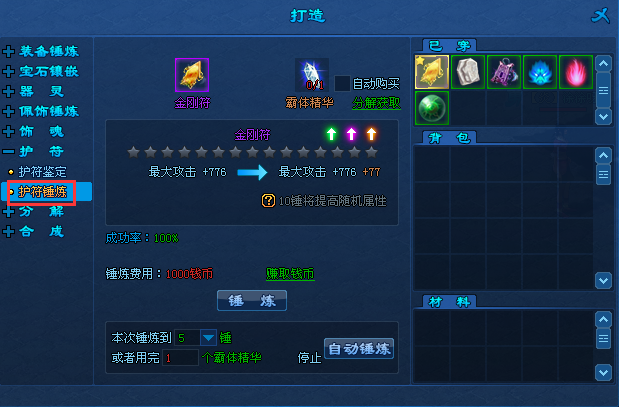Screen dimensions: 619x407
Task: Expand the 器灵 menu entry
Action: tap(40, 91)
